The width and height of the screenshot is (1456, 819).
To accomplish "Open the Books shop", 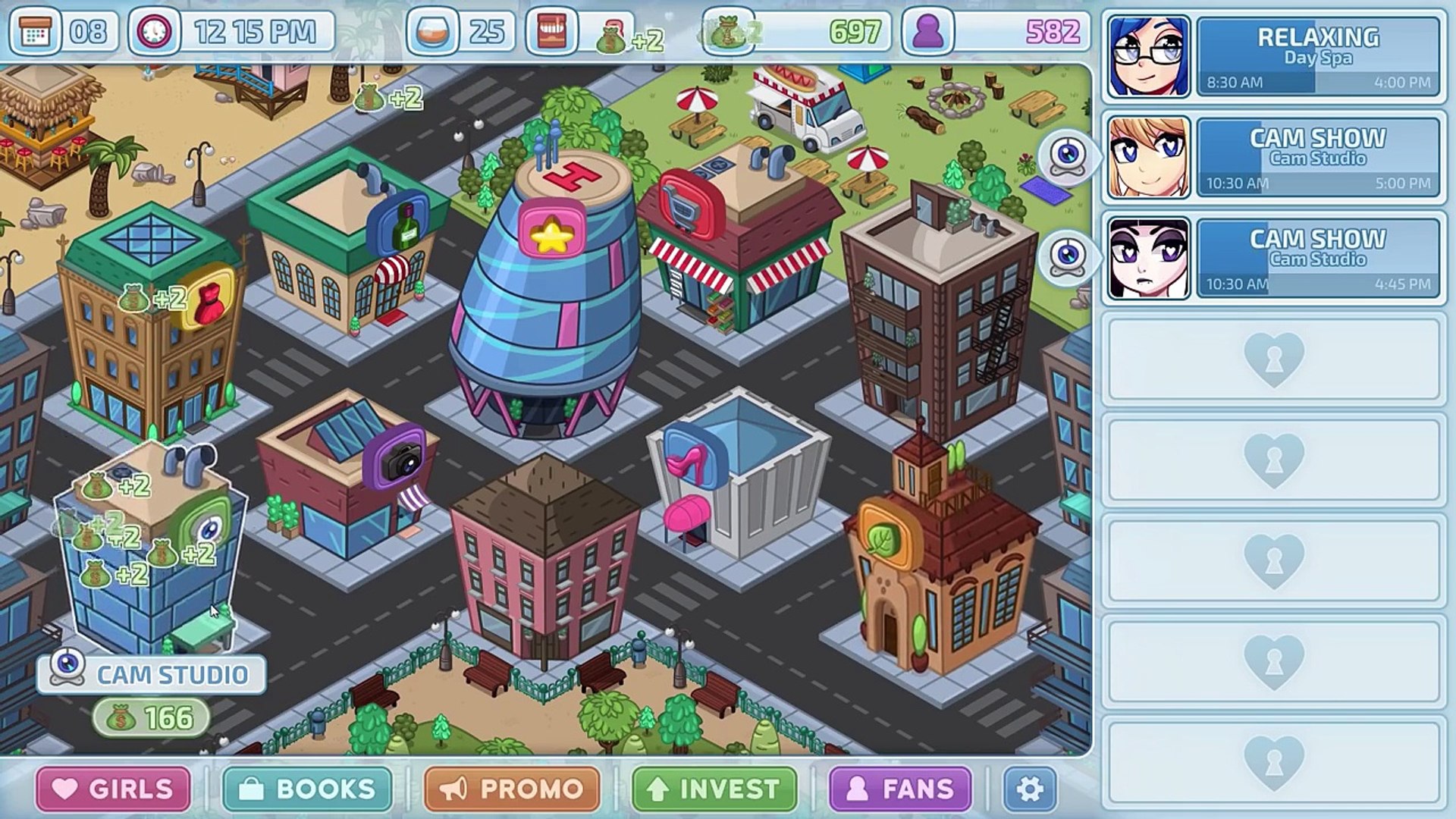I will [x=307, y=789].
